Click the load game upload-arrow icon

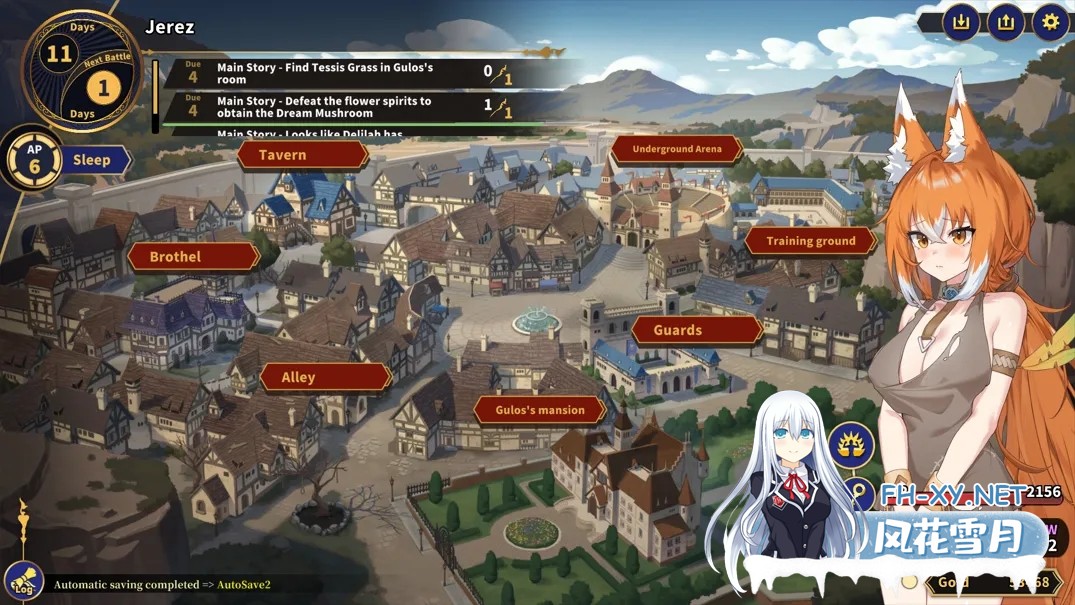1006,22
